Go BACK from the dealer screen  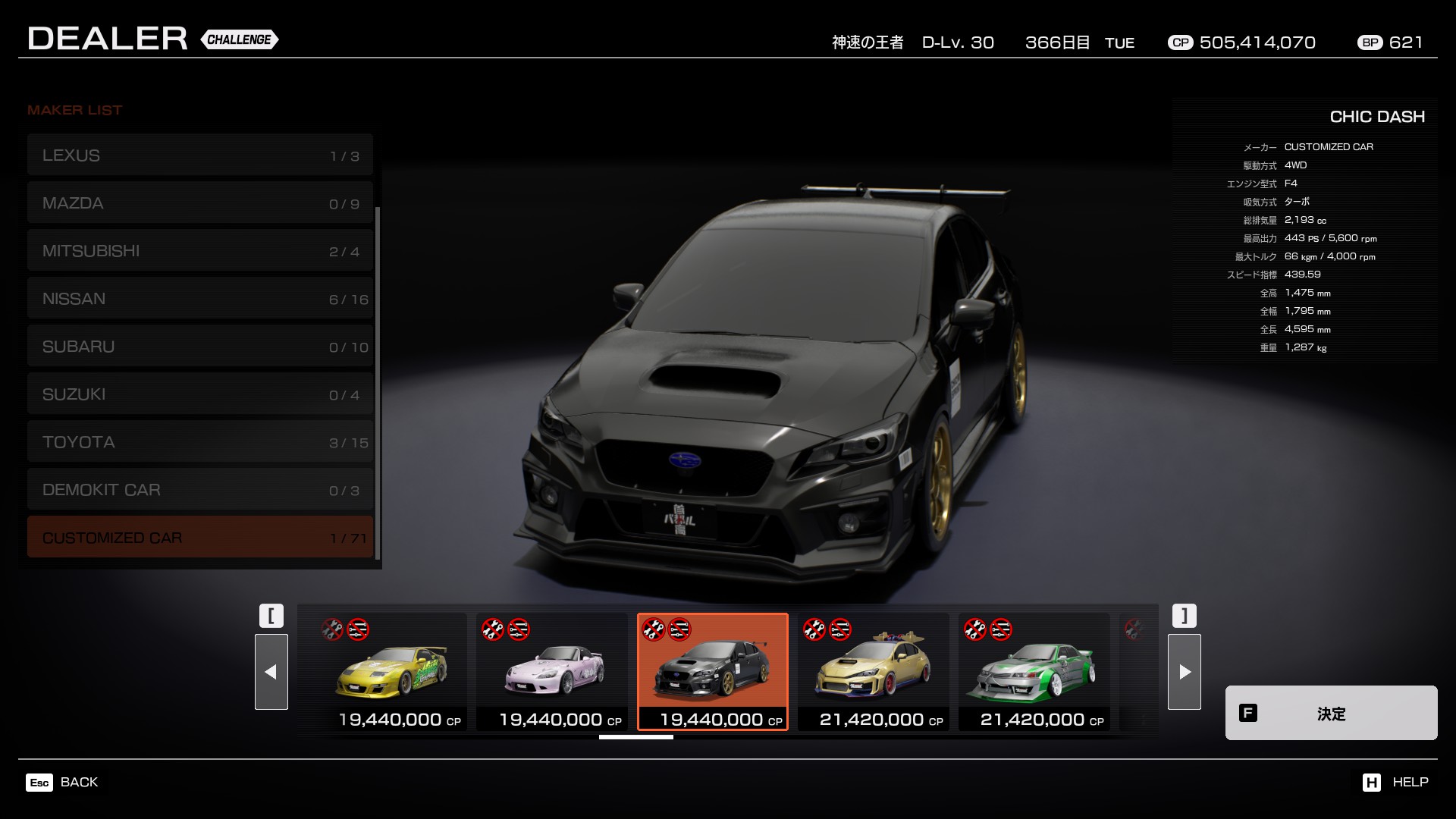(x=62, y=782)
